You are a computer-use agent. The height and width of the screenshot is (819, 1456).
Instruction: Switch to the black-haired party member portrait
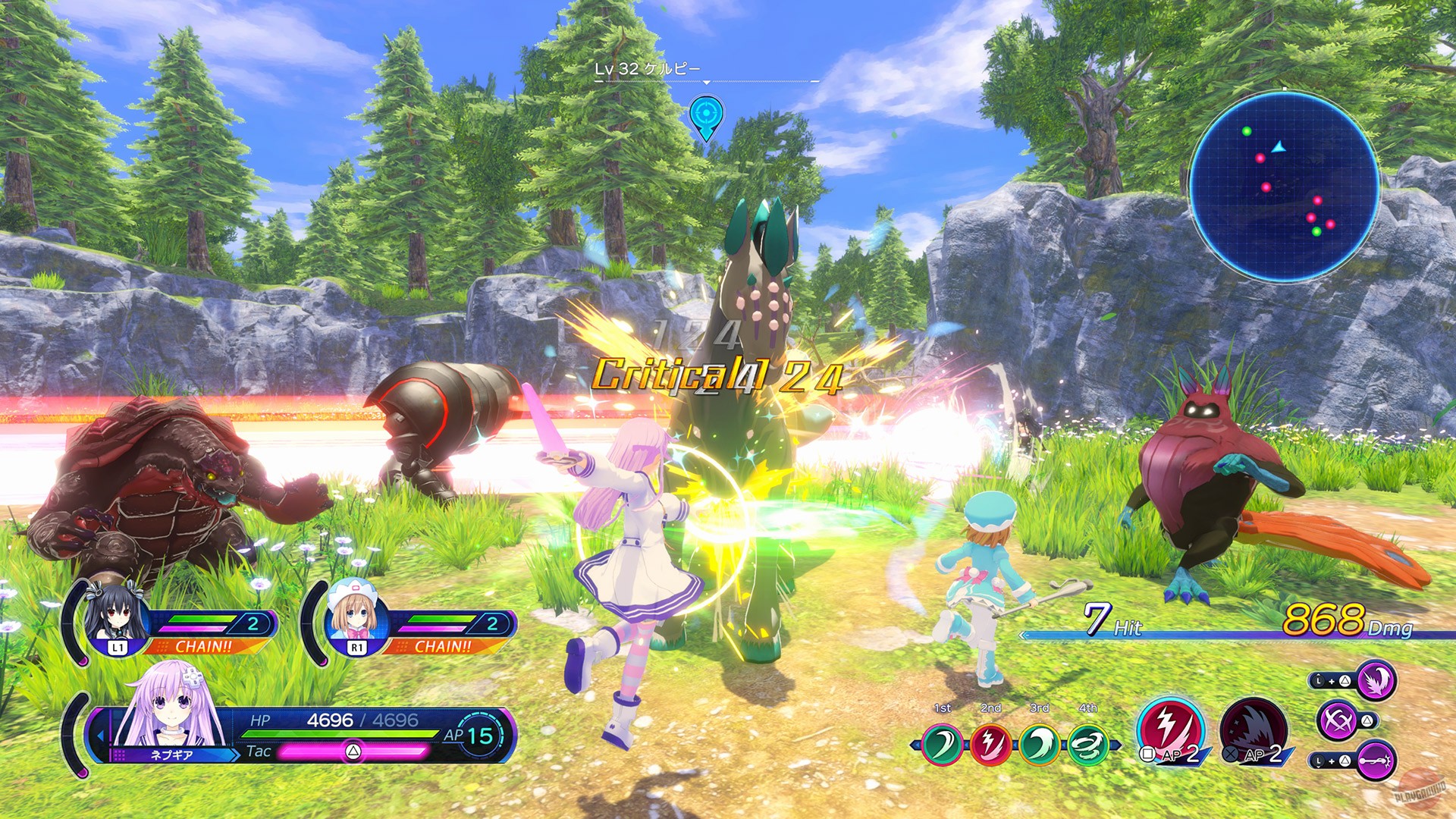[115, 616]
